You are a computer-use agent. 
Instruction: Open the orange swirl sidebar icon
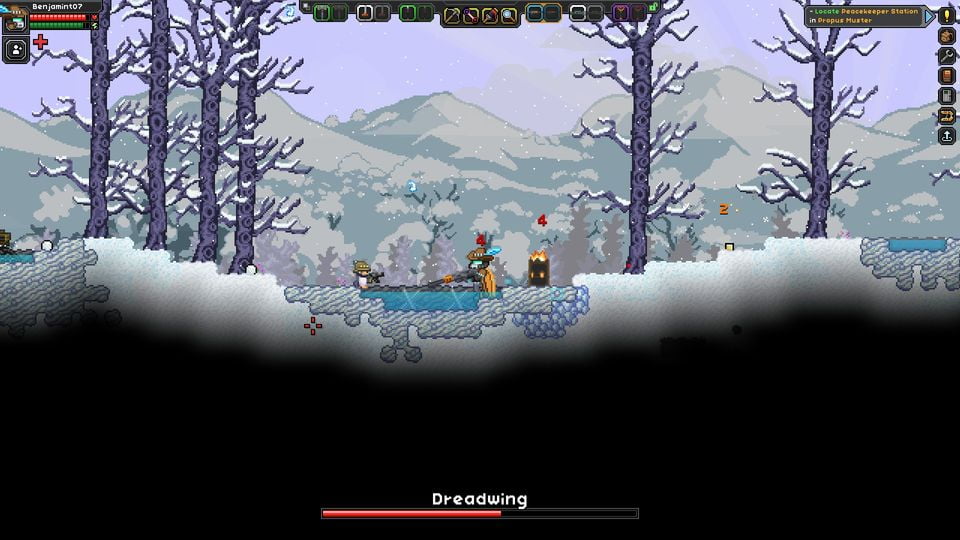pyautogui.click(x=946, y=115)
